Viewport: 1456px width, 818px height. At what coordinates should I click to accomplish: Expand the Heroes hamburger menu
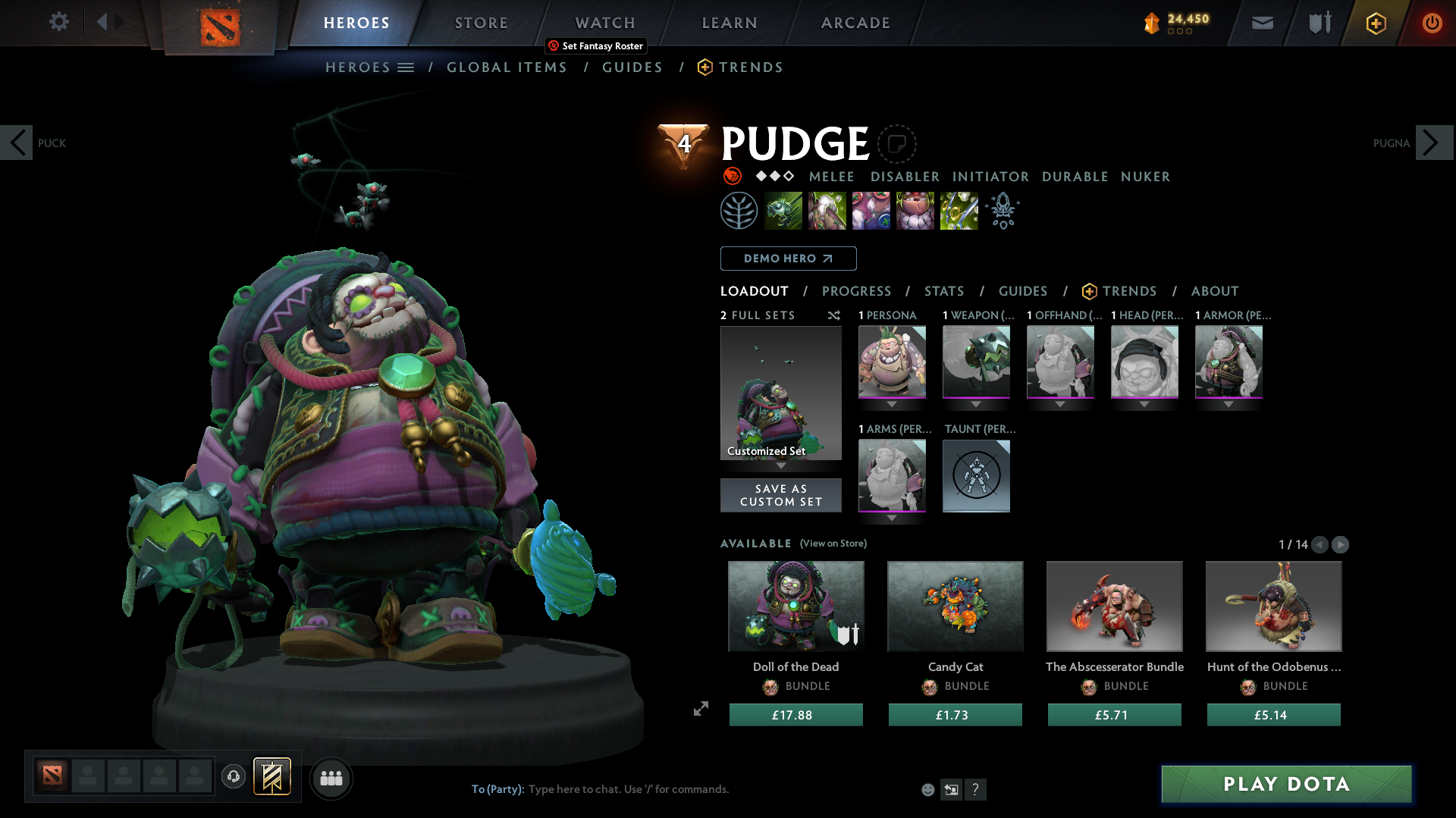[406, 67]
